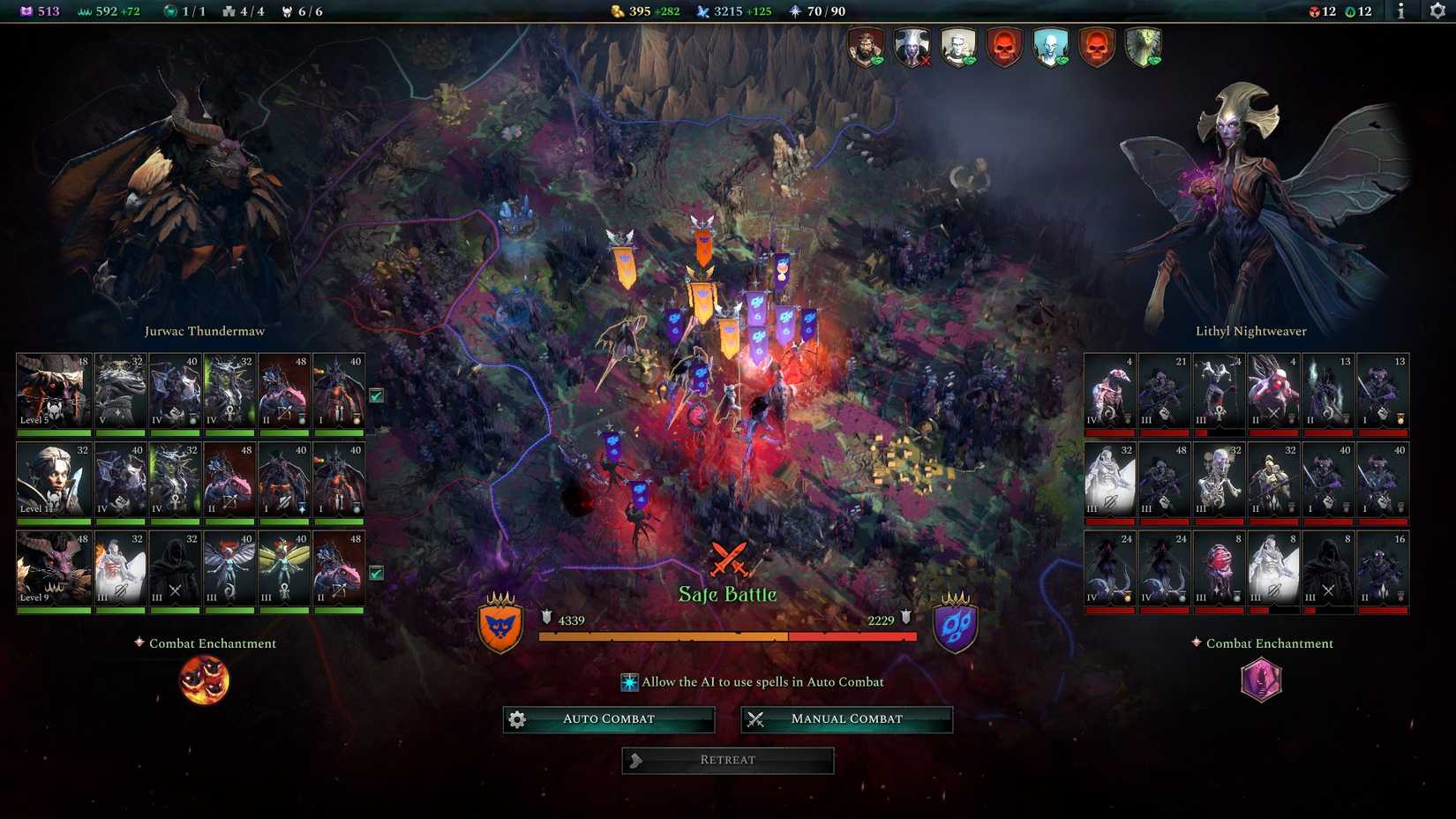This screenshot has width=1456, height=819.
Task: Click the info icon near the top right corner
Action: click(x=1400, y=12)
